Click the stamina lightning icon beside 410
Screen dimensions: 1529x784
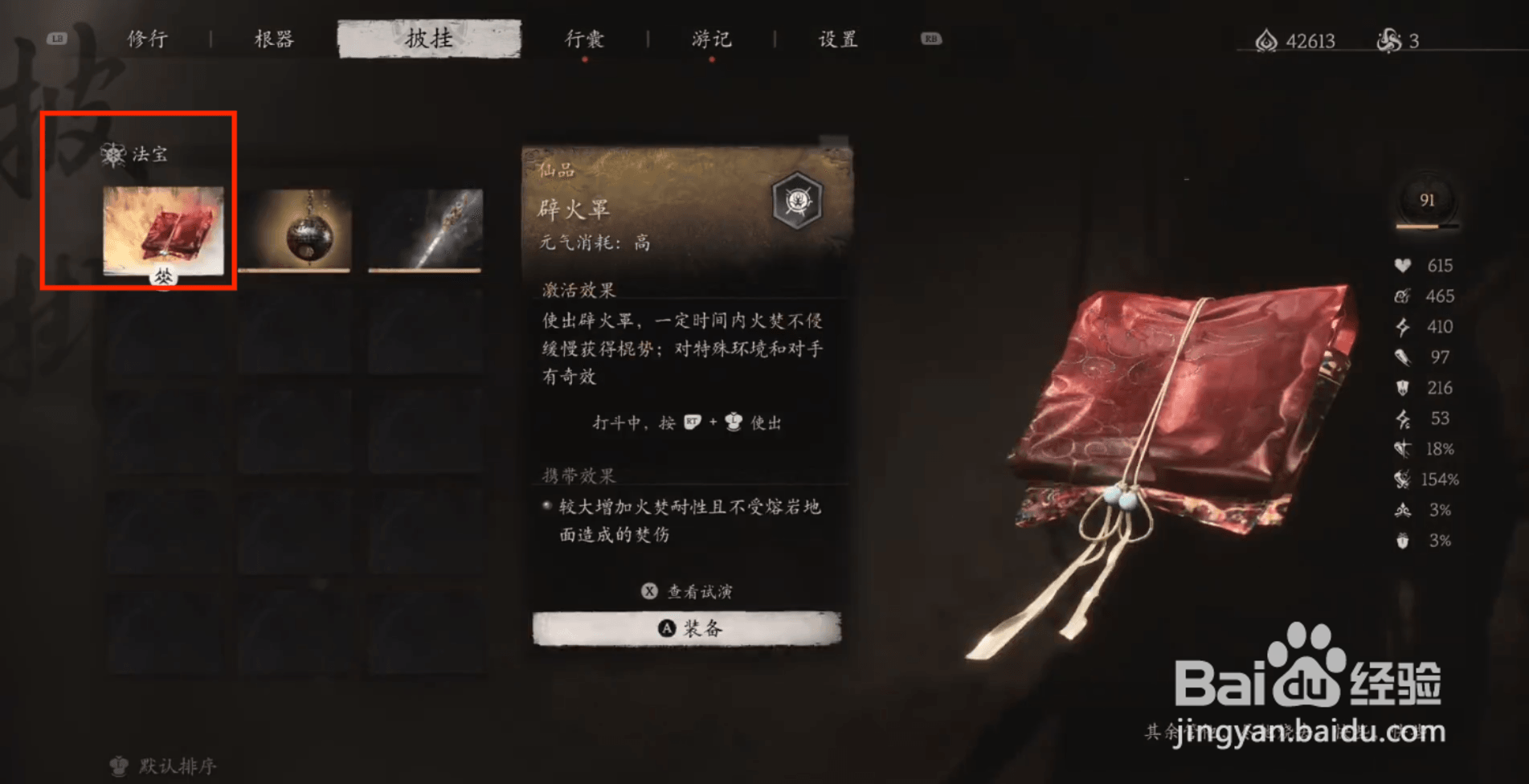click(1400, 326)
